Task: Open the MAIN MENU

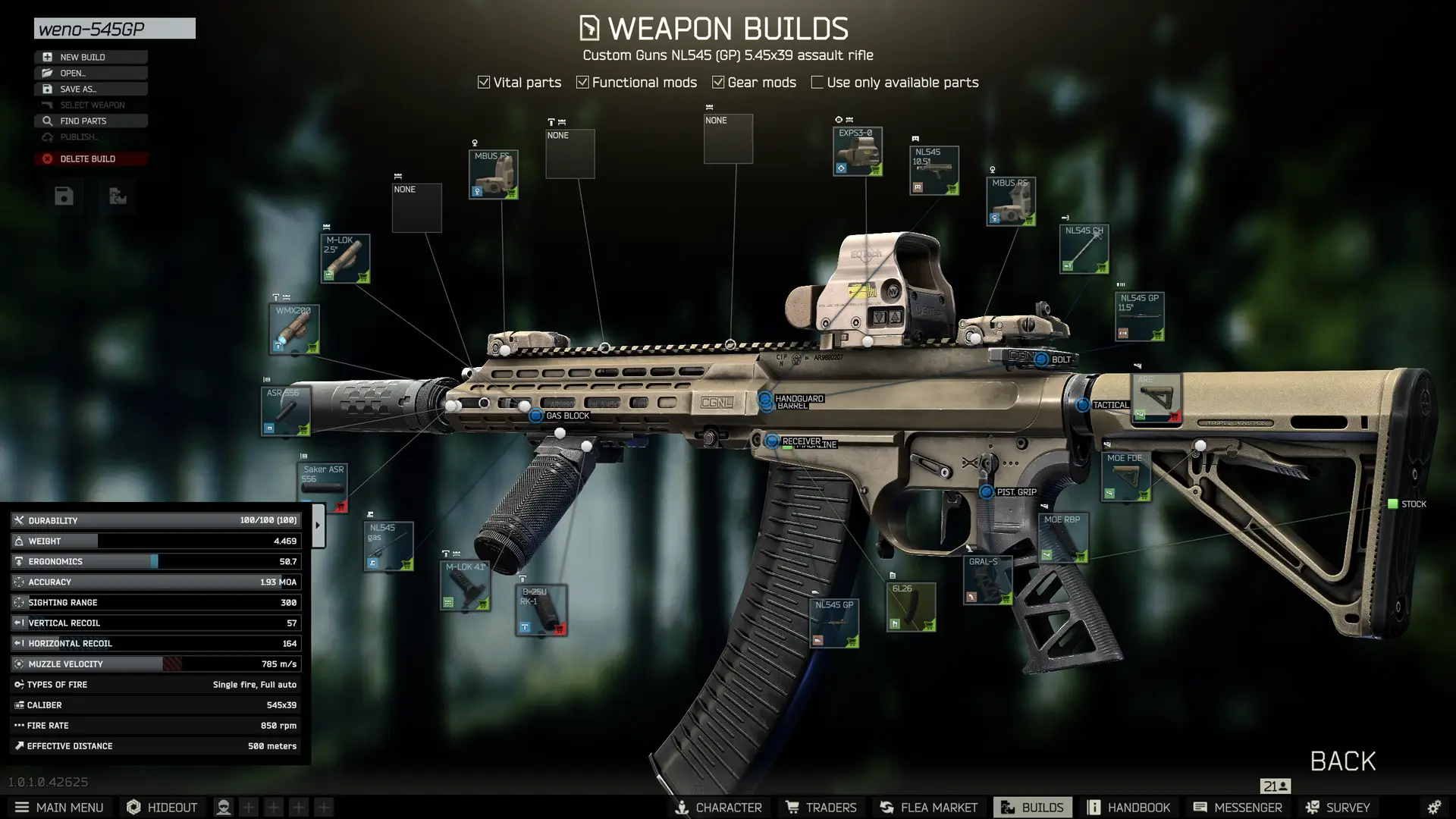Action: [x=59, y=807]
